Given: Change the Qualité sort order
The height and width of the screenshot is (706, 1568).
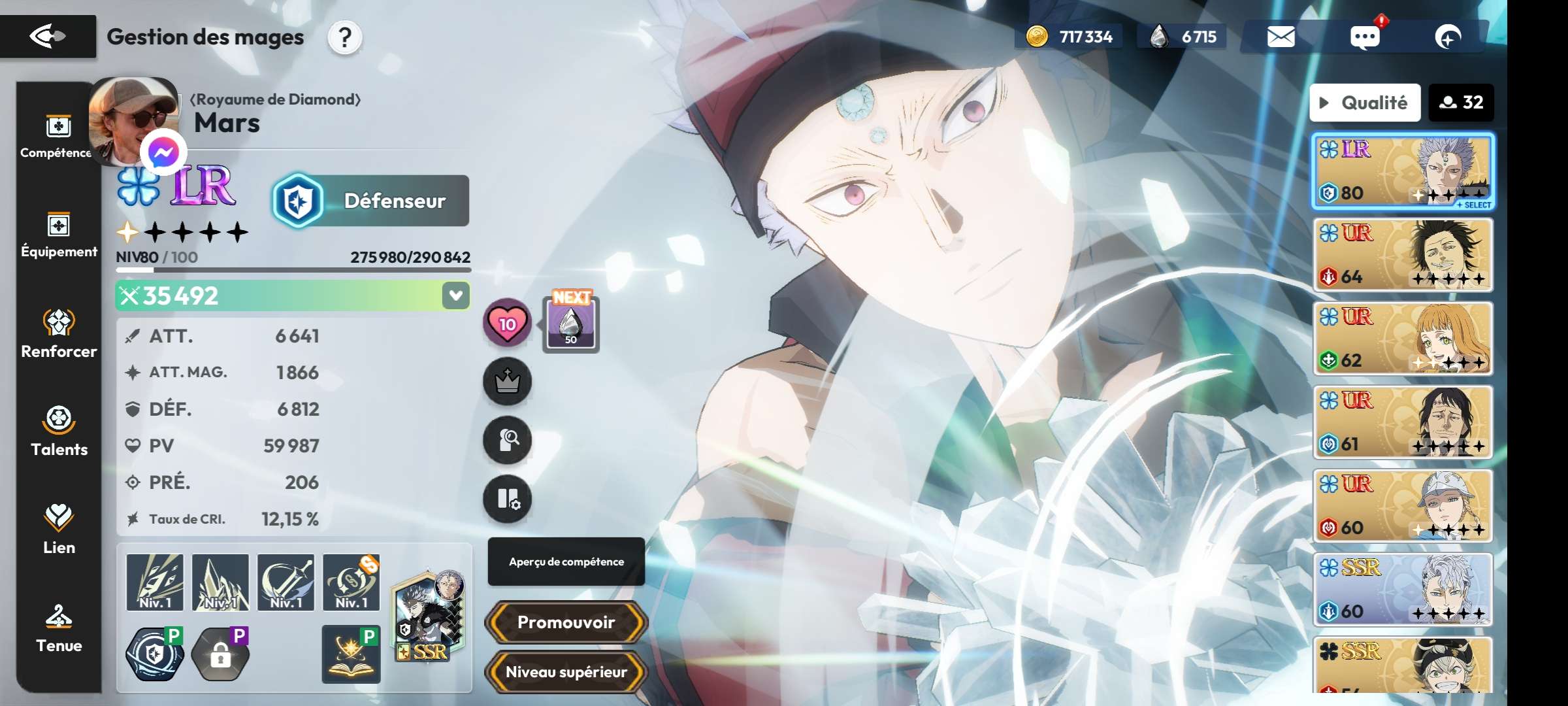Looking at the screenshot, I should (1365, 103).
